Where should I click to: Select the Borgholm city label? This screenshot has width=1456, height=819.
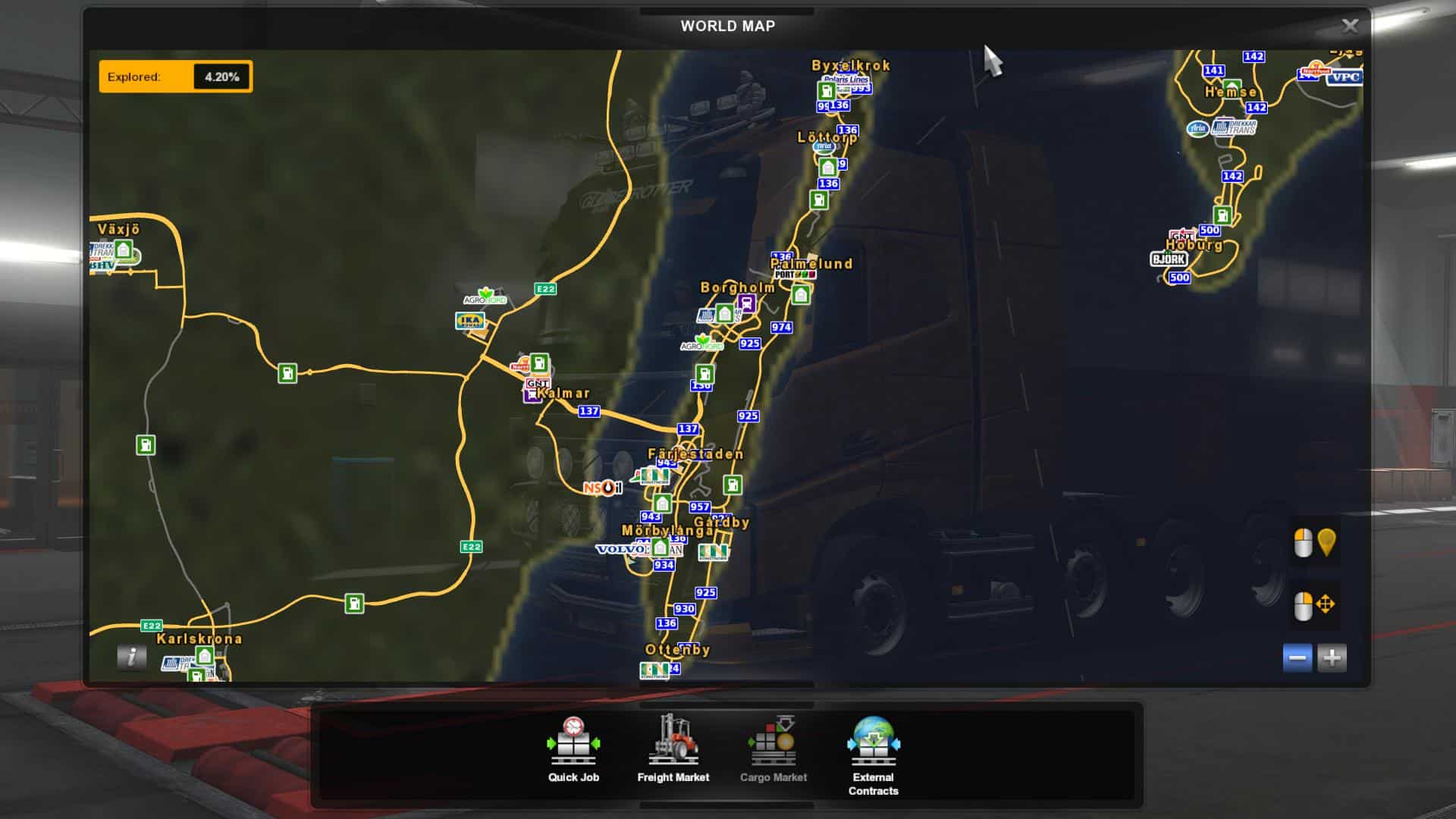(737, 287)
